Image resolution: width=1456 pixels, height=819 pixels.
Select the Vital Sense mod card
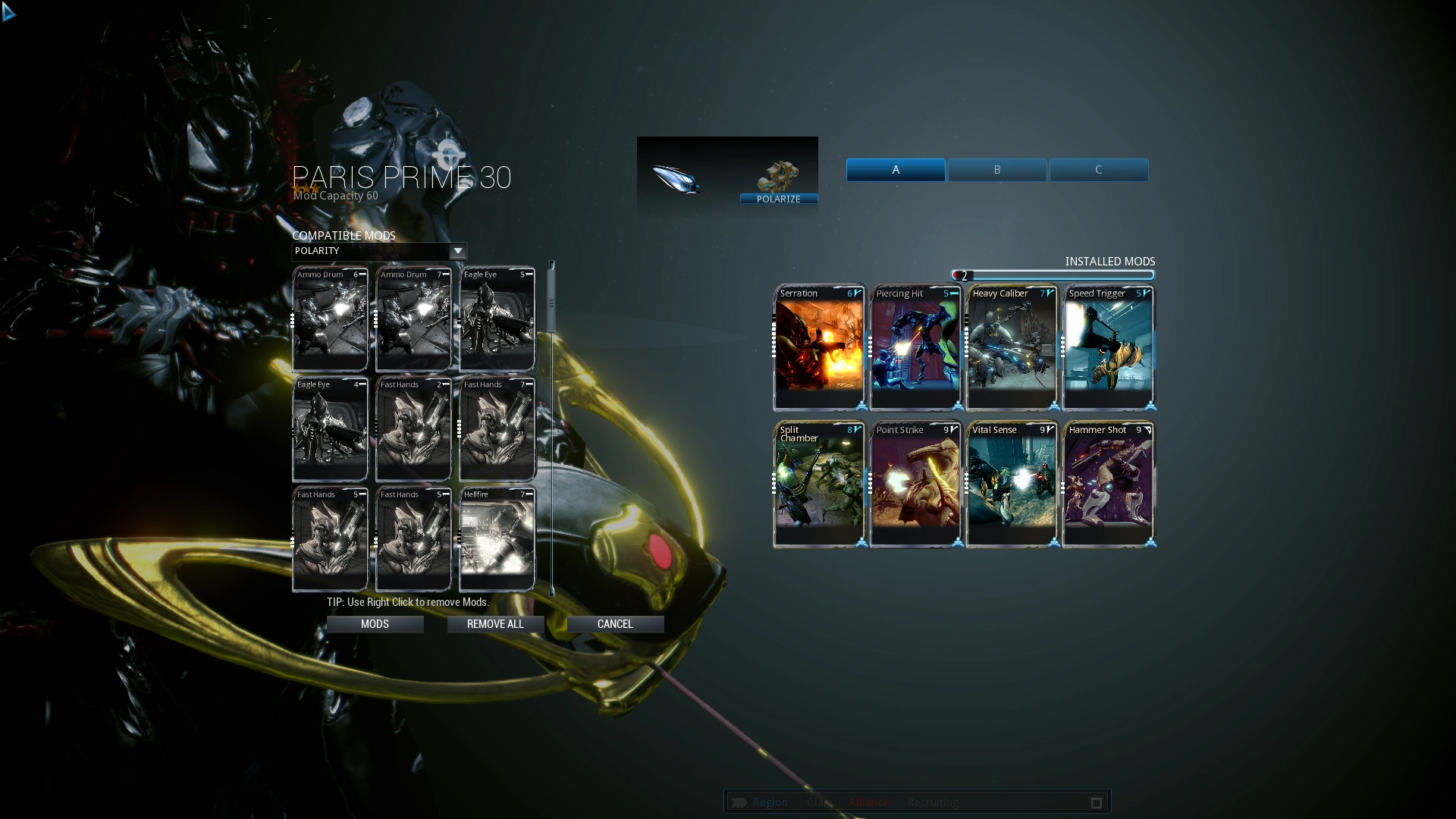pos(1011,483)
